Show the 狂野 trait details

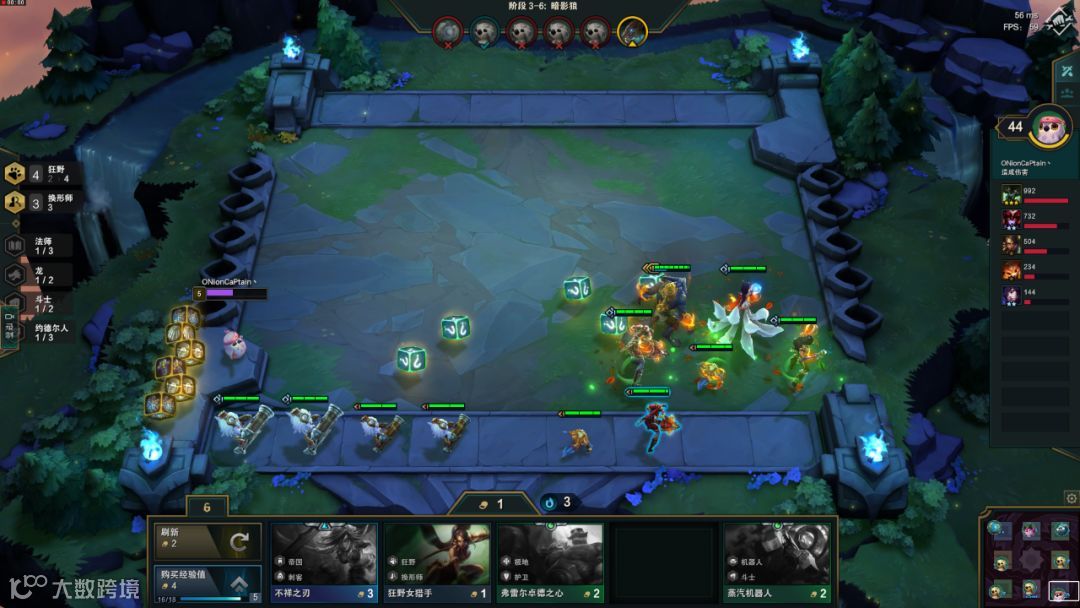(42, 174)
